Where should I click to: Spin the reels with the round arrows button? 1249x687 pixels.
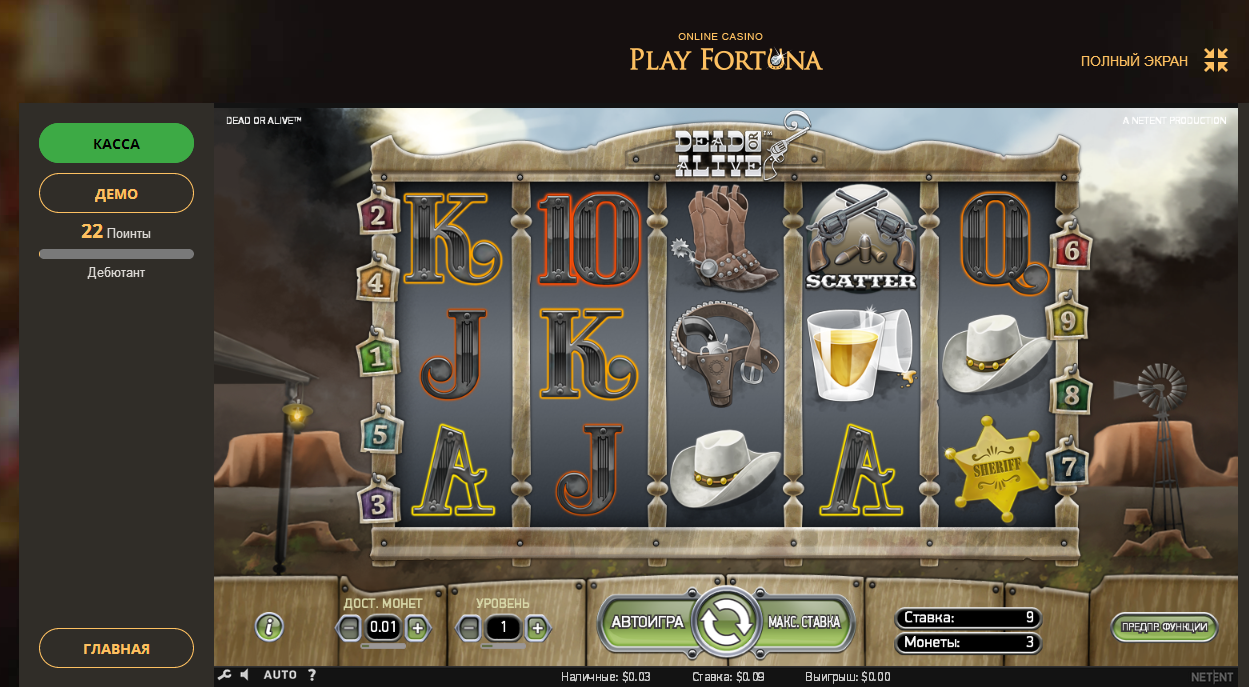point(727,621)
